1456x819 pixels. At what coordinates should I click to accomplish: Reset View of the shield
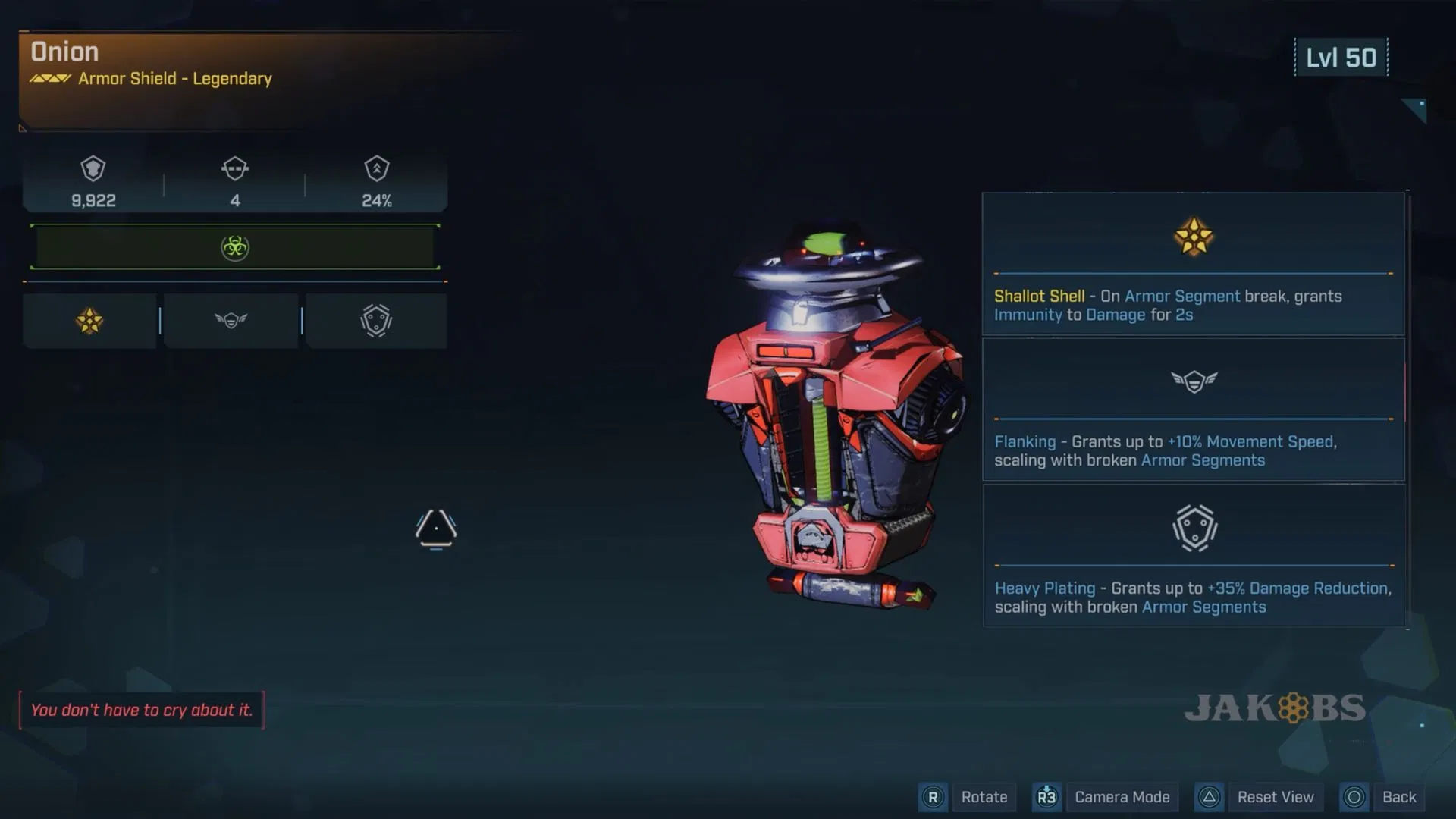[x=1275, y=797]
